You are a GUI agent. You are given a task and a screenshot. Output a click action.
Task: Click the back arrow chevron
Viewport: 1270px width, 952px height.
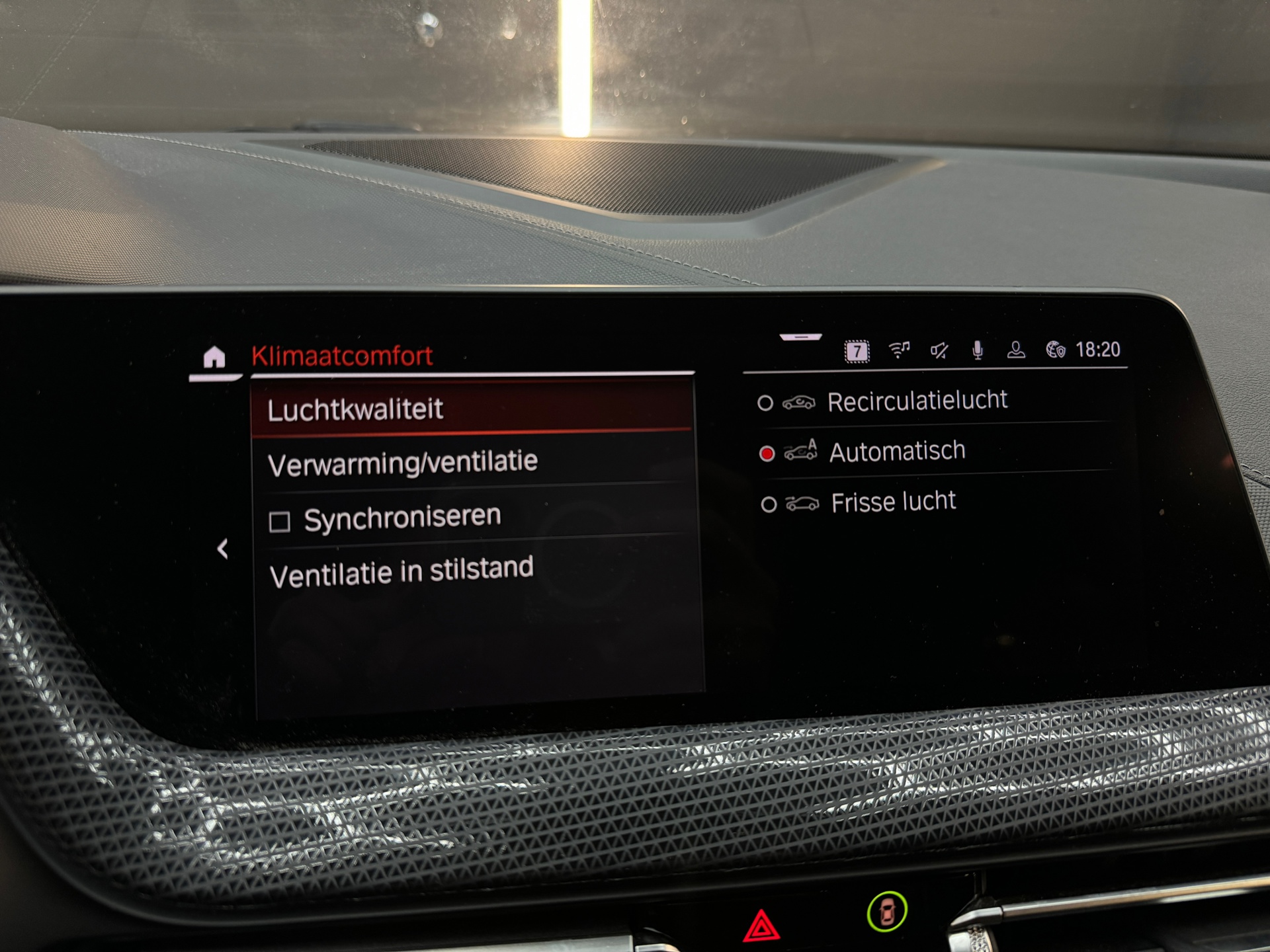223,549
